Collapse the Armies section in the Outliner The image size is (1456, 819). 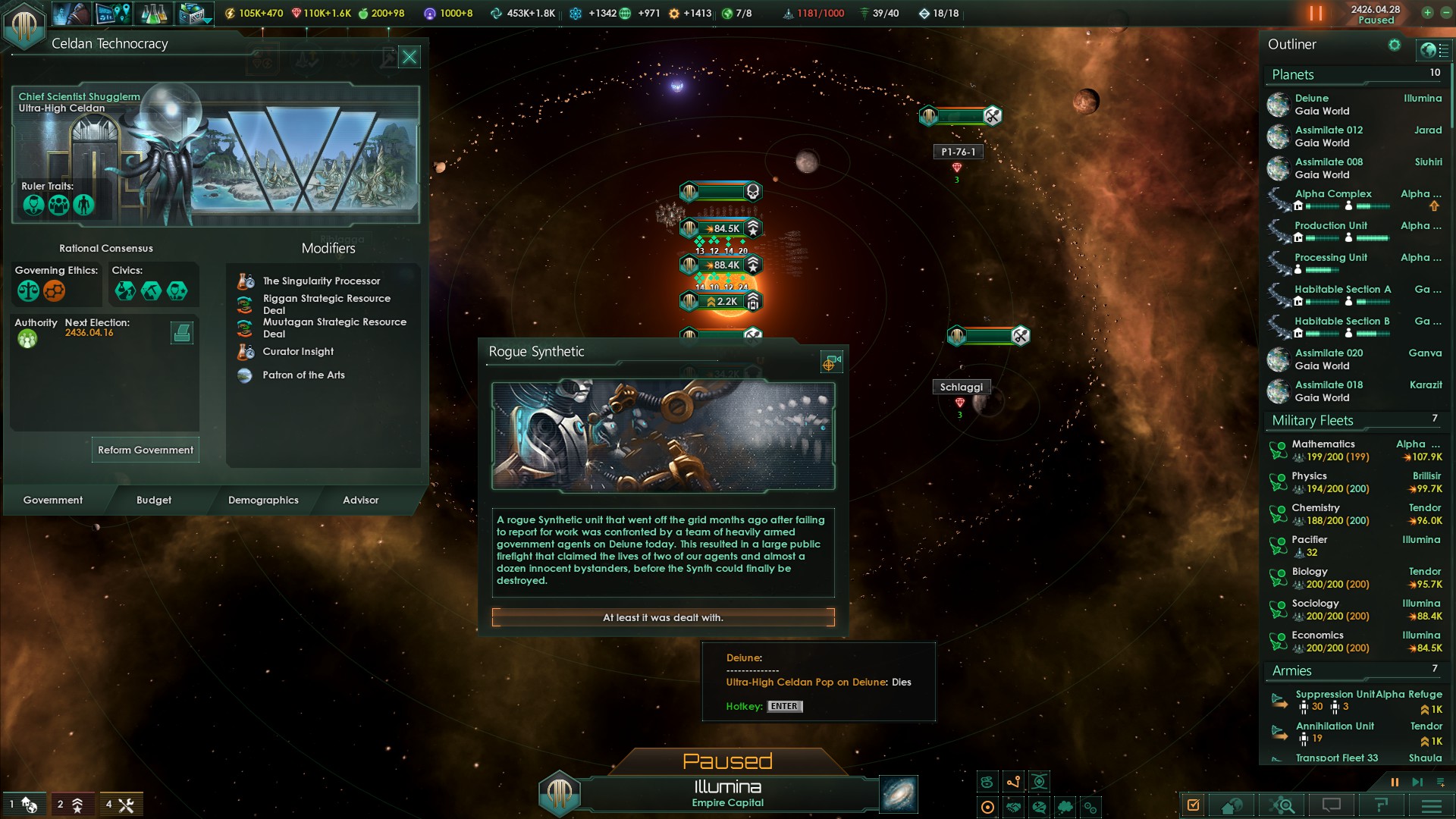click(1291, 671)
